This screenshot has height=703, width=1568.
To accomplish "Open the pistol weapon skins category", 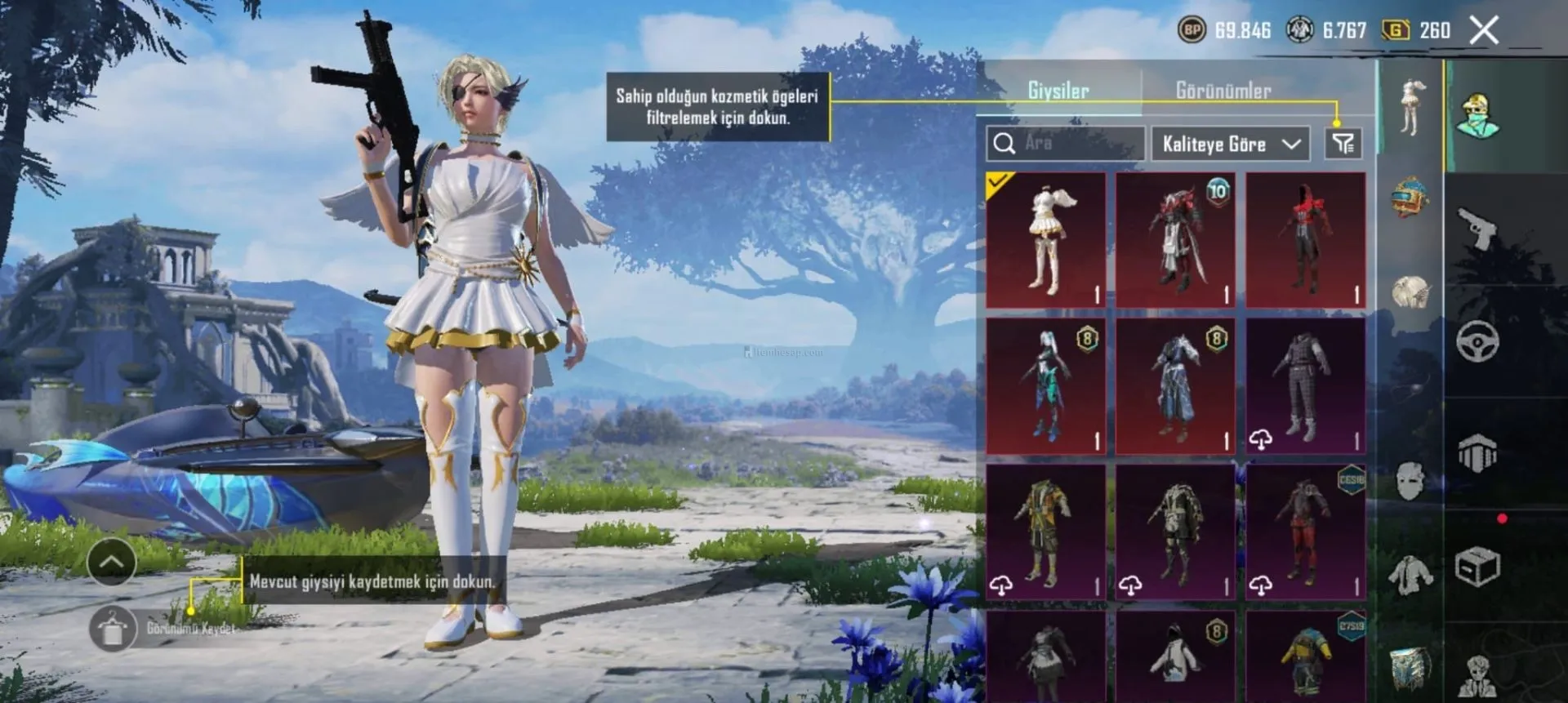I will (x=1478, y=229).
